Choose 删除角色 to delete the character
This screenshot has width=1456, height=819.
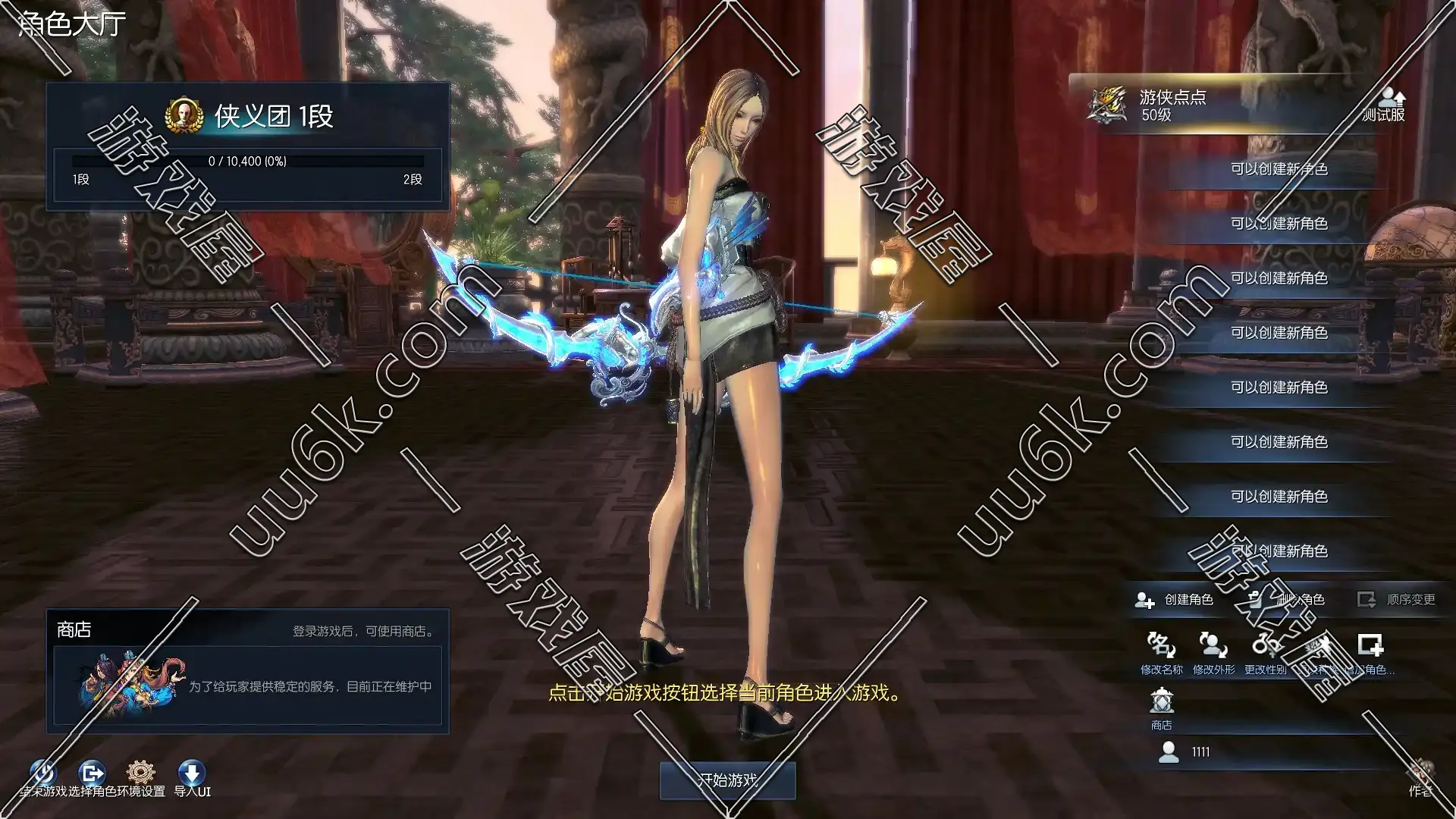(1289, 600)
